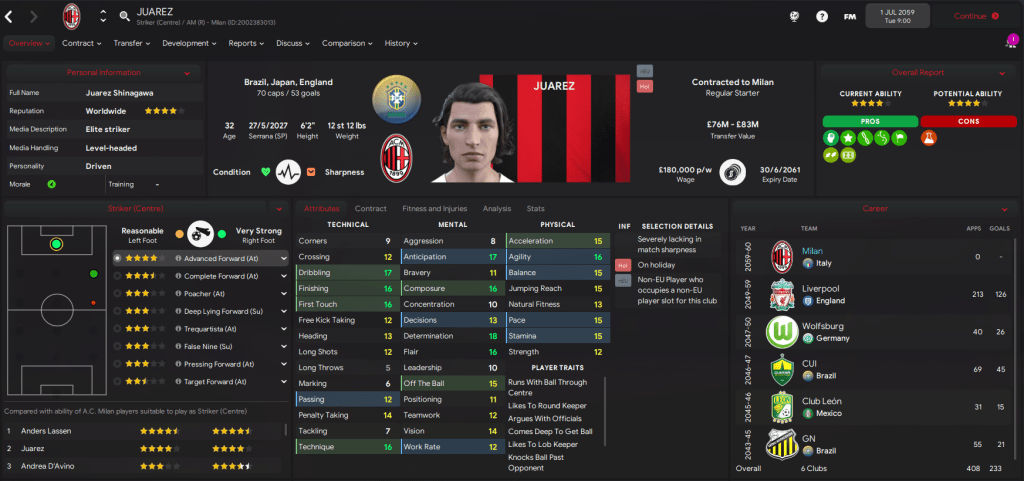Go back with the left arrow
Viewport: 1024px width, 481px height.
10,16
